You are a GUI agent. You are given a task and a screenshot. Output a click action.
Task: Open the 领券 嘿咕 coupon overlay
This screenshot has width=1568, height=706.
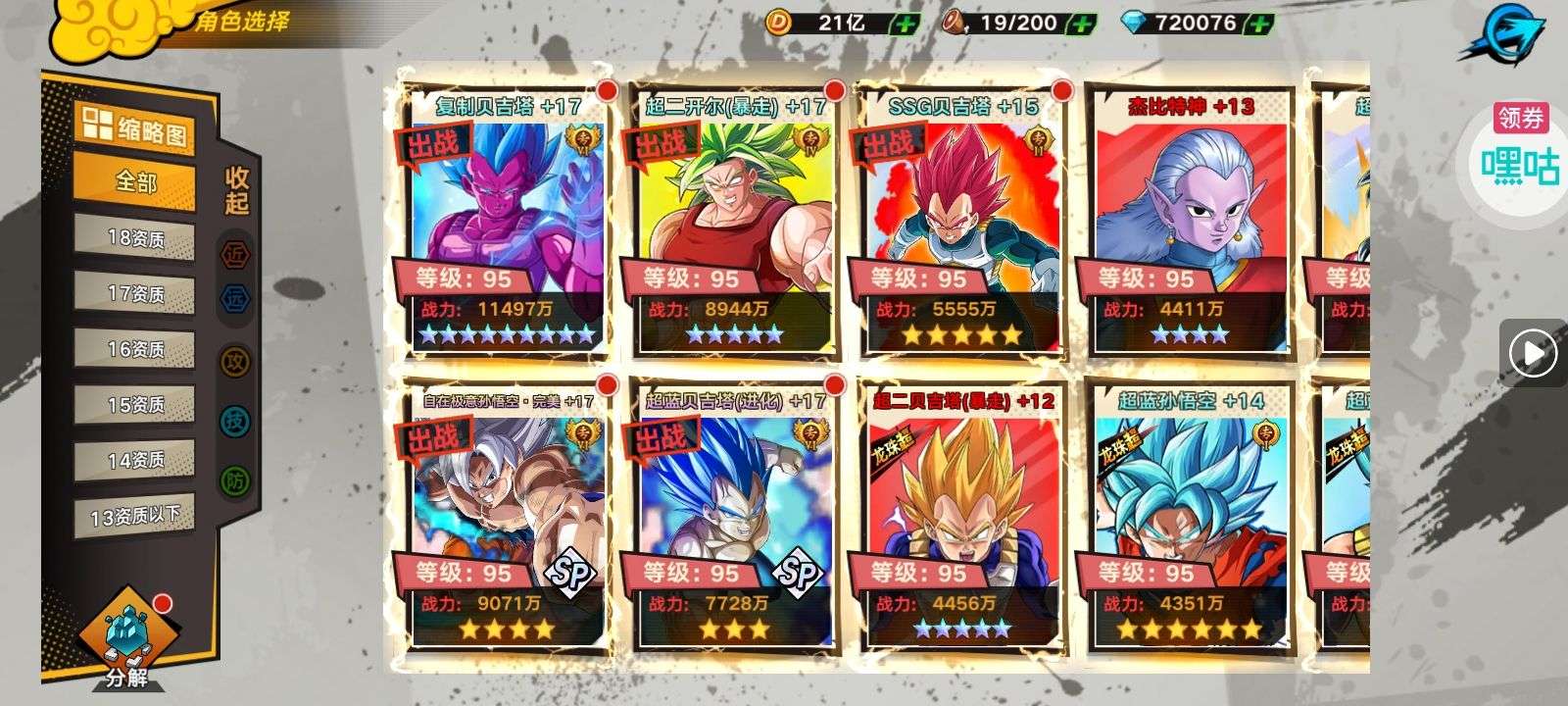click(1520, 147)
